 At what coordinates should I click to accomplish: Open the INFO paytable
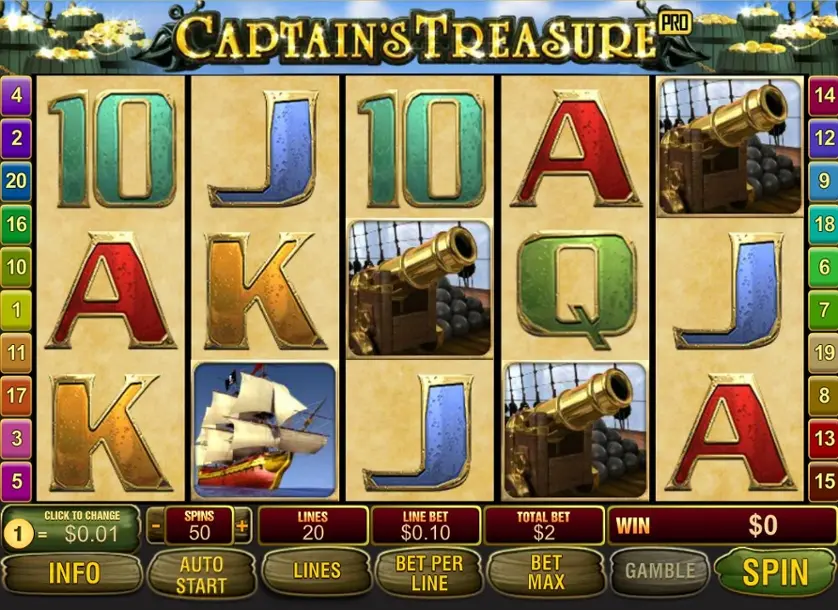[73, 572]
